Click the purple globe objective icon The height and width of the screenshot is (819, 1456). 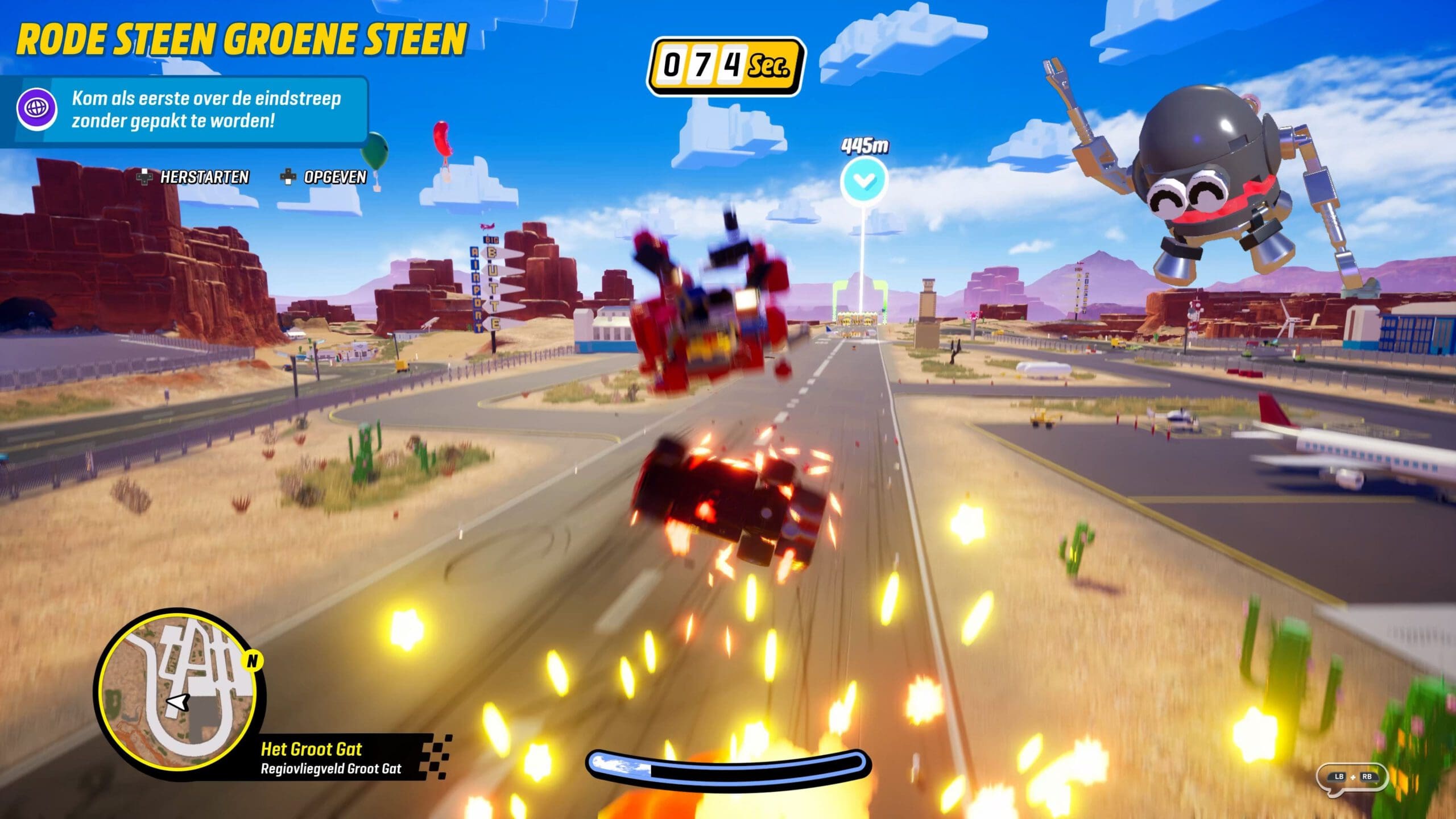tap(36, 107)
